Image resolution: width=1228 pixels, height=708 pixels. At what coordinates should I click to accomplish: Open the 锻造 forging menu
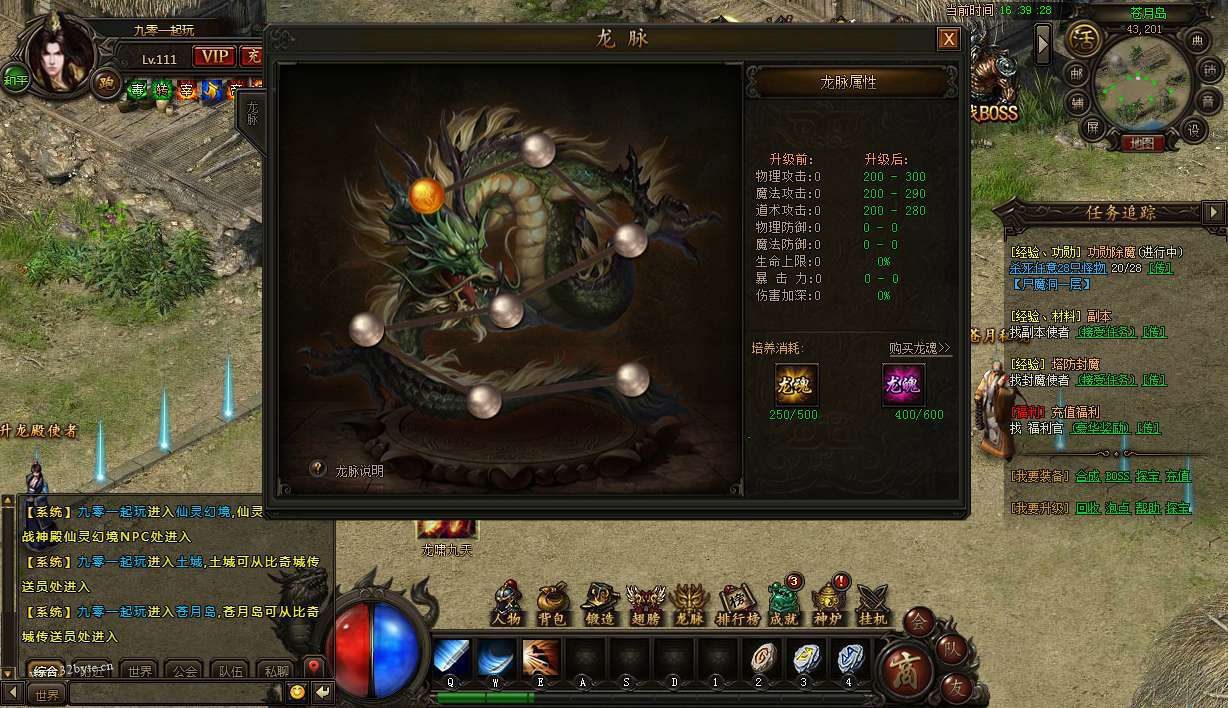[599, 603]
